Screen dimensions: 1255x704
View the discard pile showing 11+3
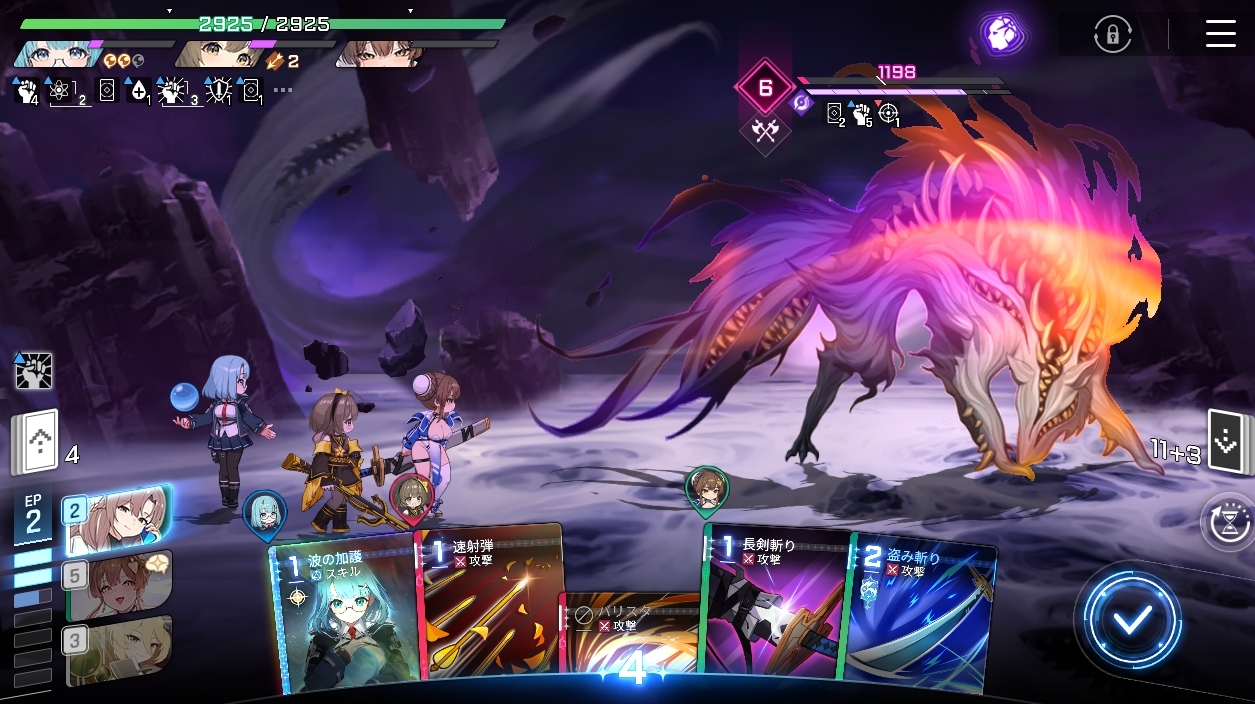pyautogui.click(x=1226, y=441)
